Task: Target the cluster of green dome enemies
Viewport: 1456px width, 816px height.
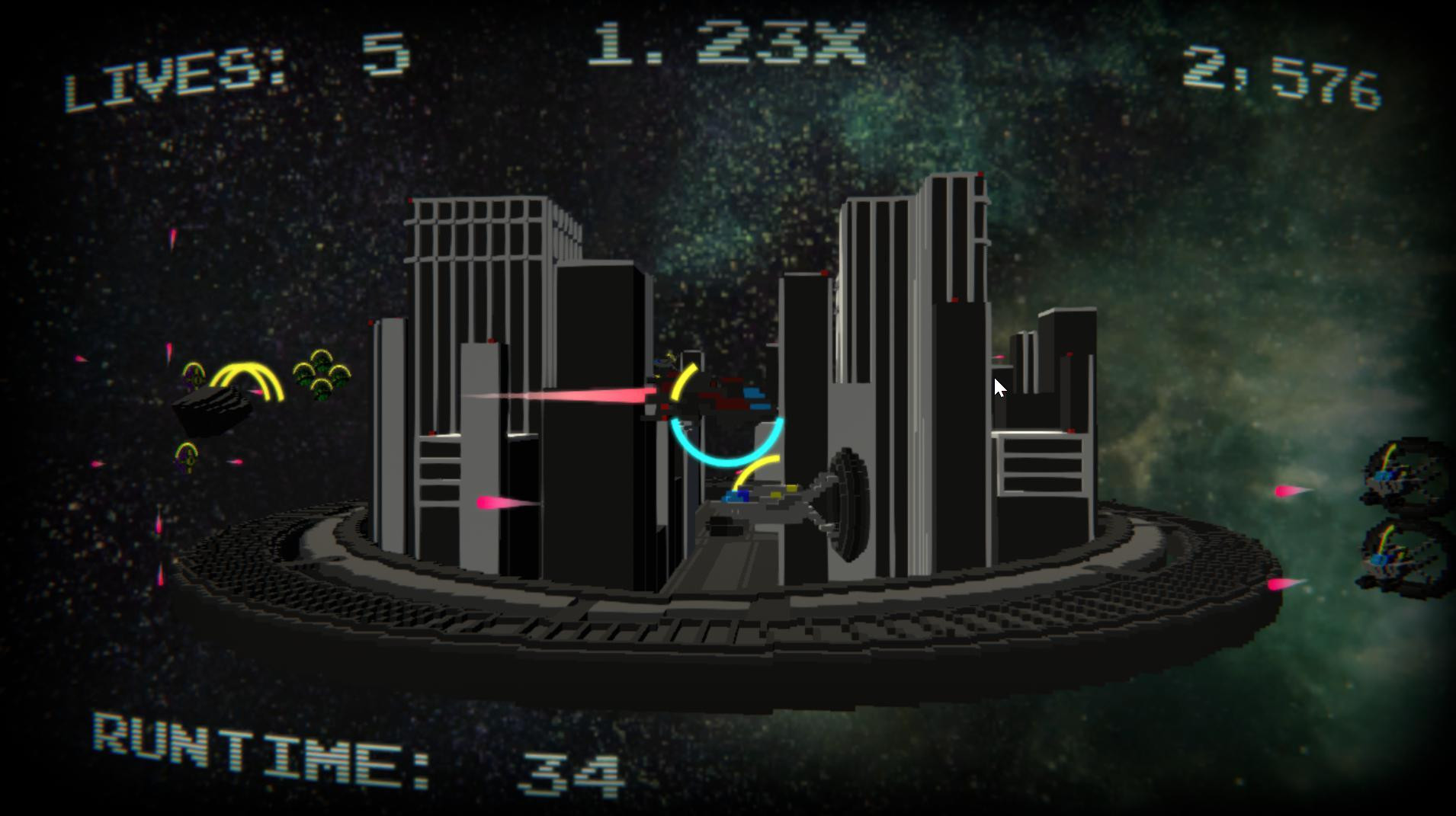Action: point(324,373)
